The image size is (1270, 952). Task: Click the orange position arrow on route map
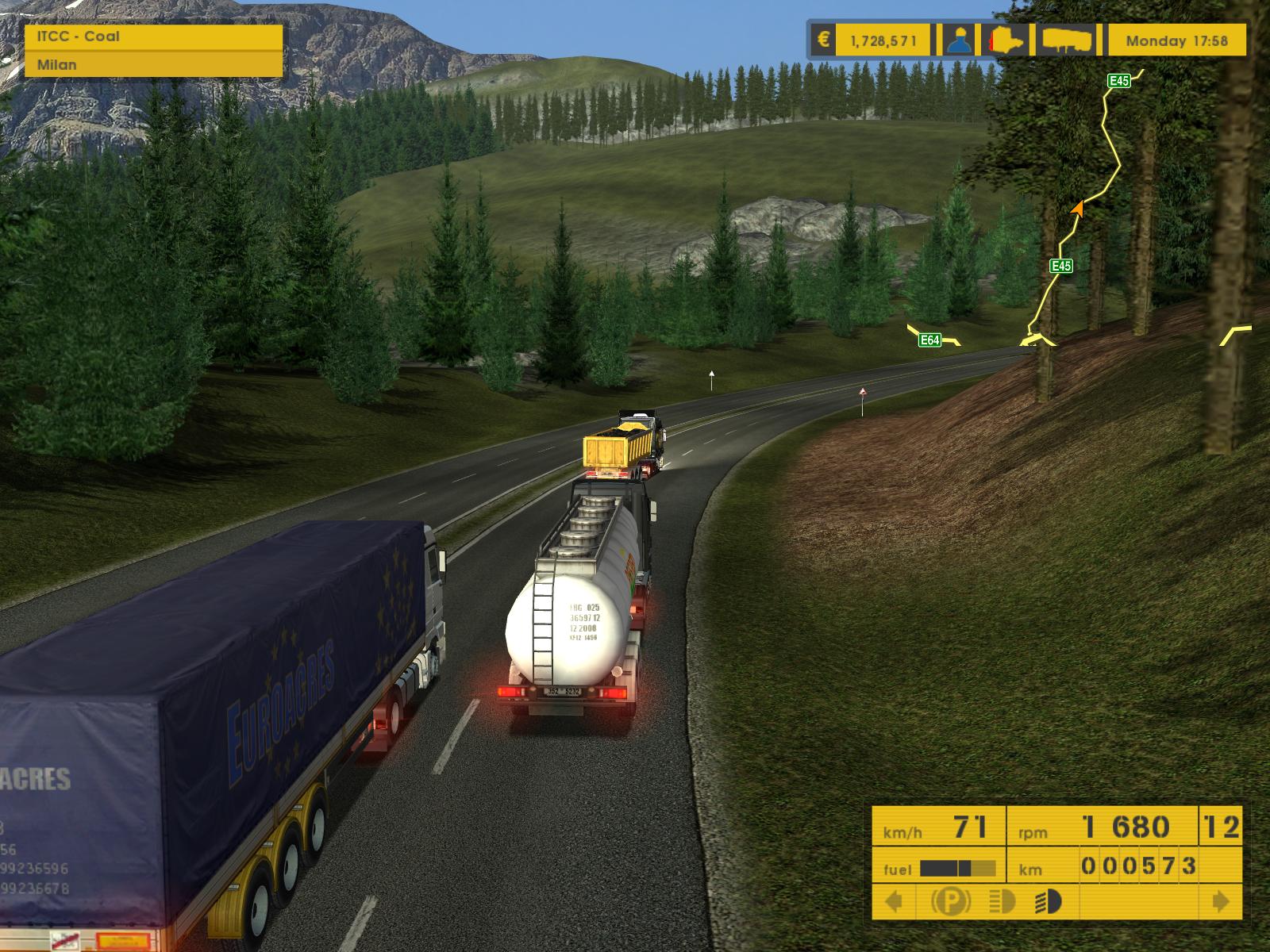[x=1077, y=209]
